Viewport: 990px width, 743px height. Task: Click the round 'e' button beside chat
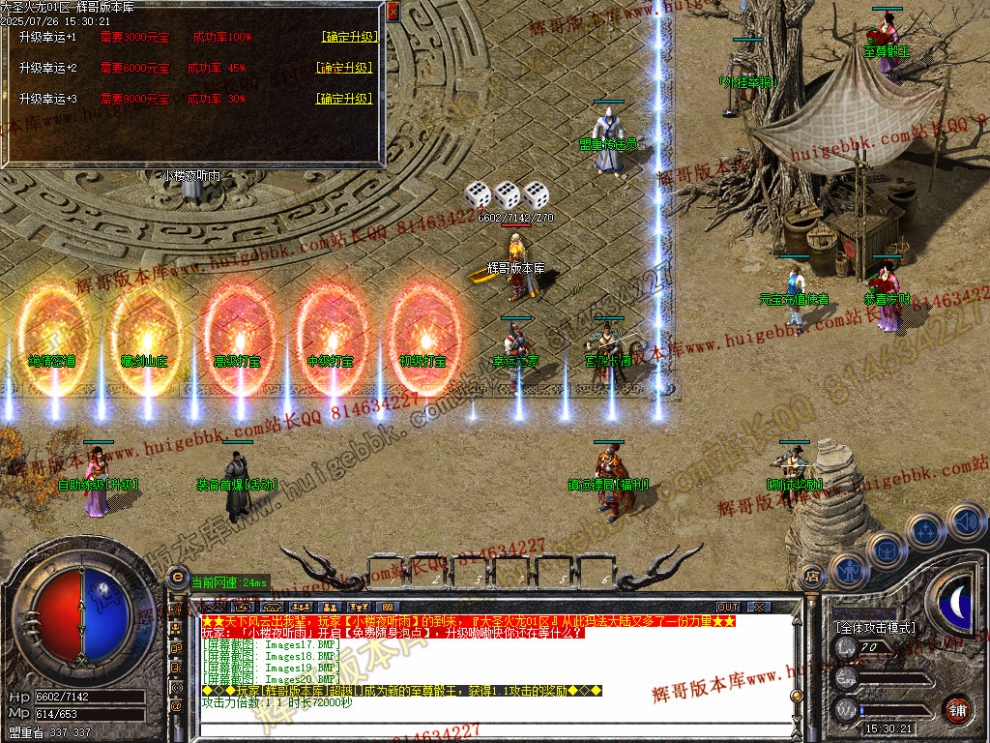pyautogui.click(x=178, y=577)
